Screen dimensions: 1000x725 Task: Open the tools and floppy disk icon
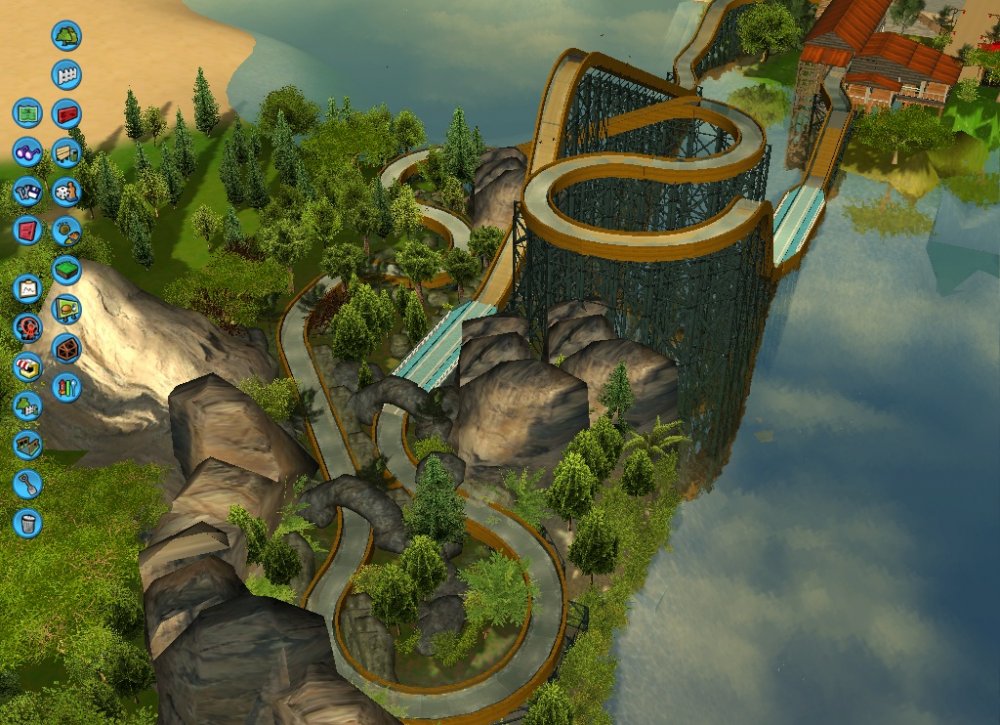(x=28, y=190)
